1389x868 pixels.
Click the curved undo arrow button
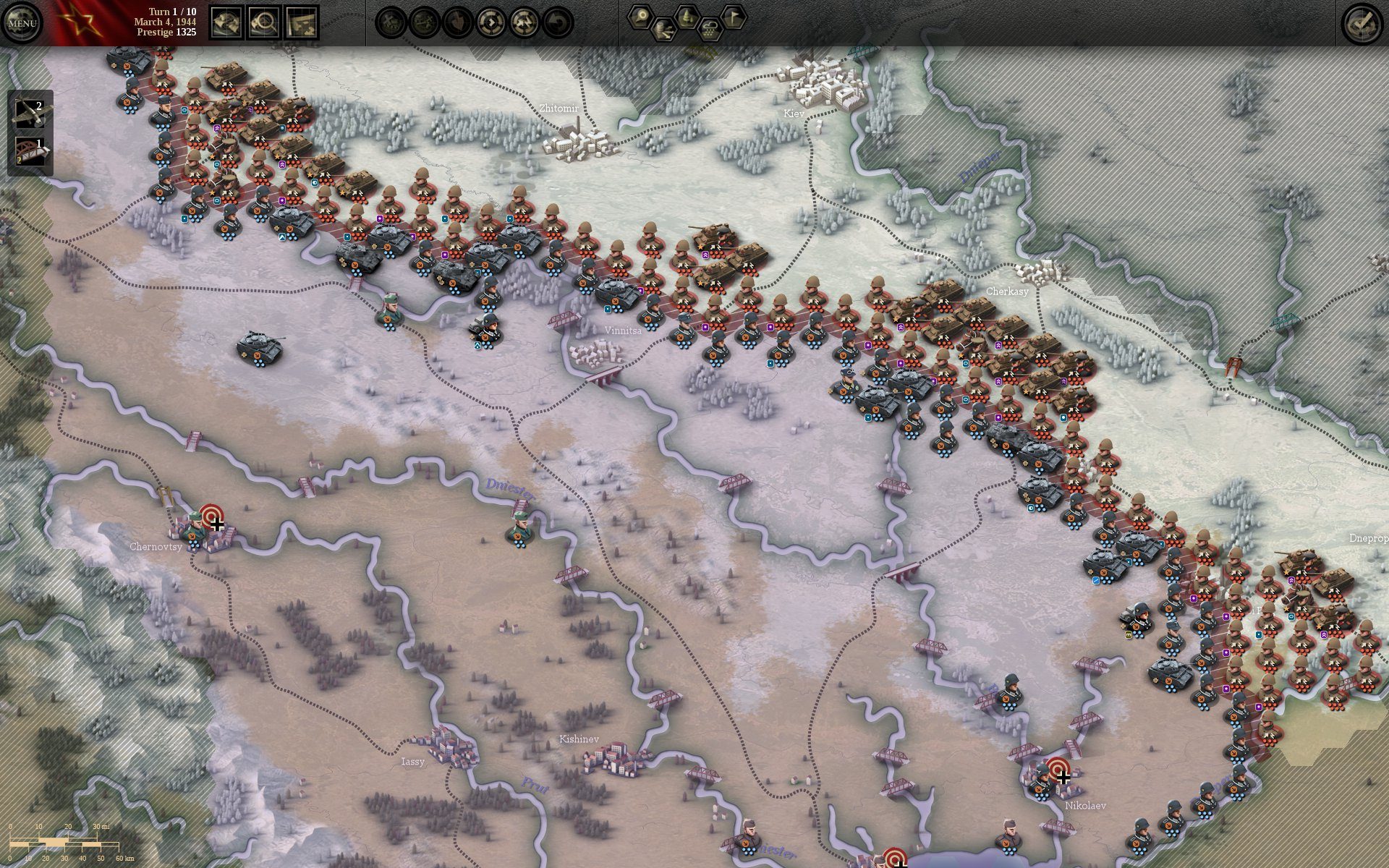pos(558,23)
